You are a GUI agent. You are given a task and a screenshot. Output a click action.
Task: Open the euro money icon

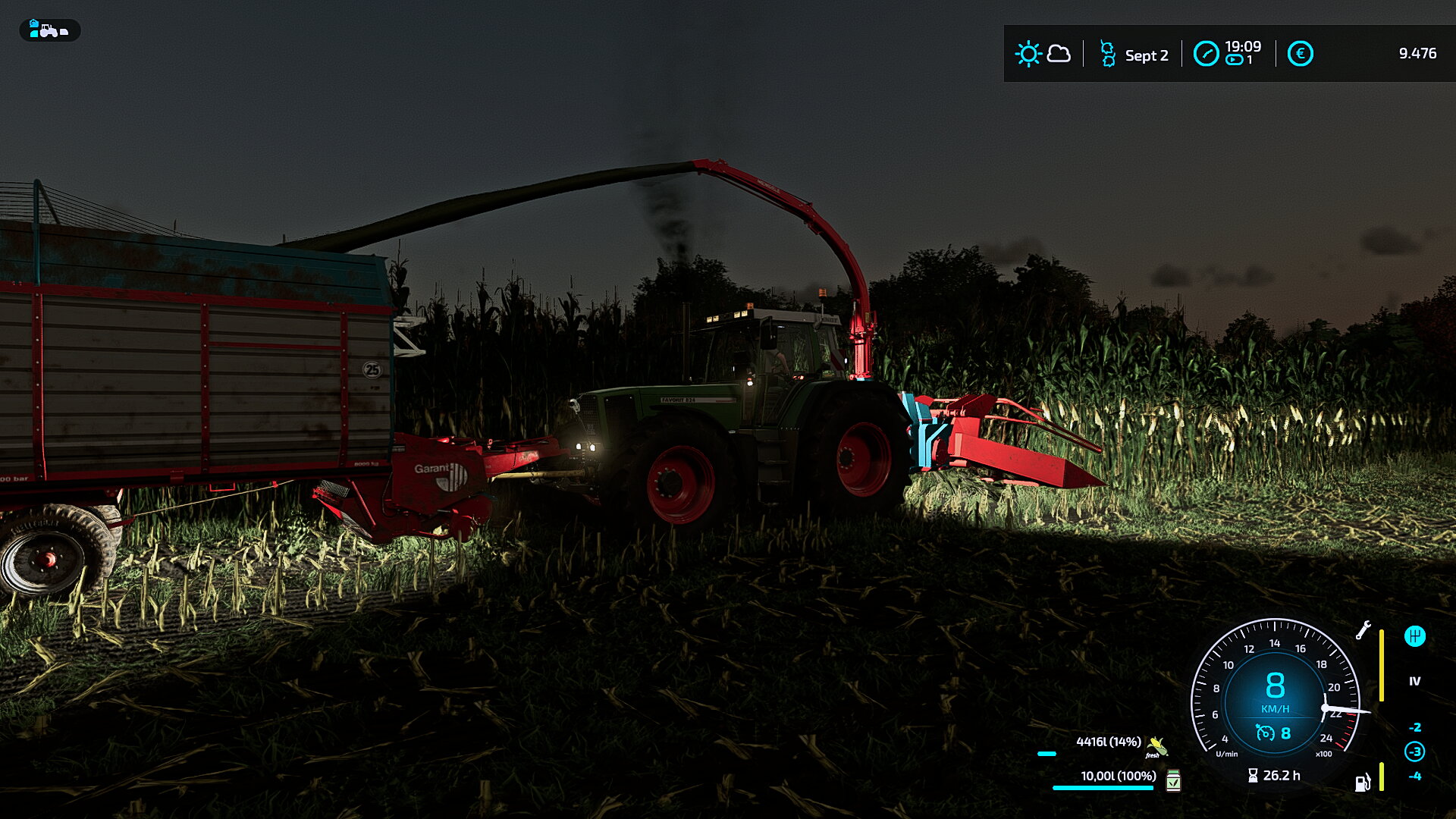point(1300,54)
